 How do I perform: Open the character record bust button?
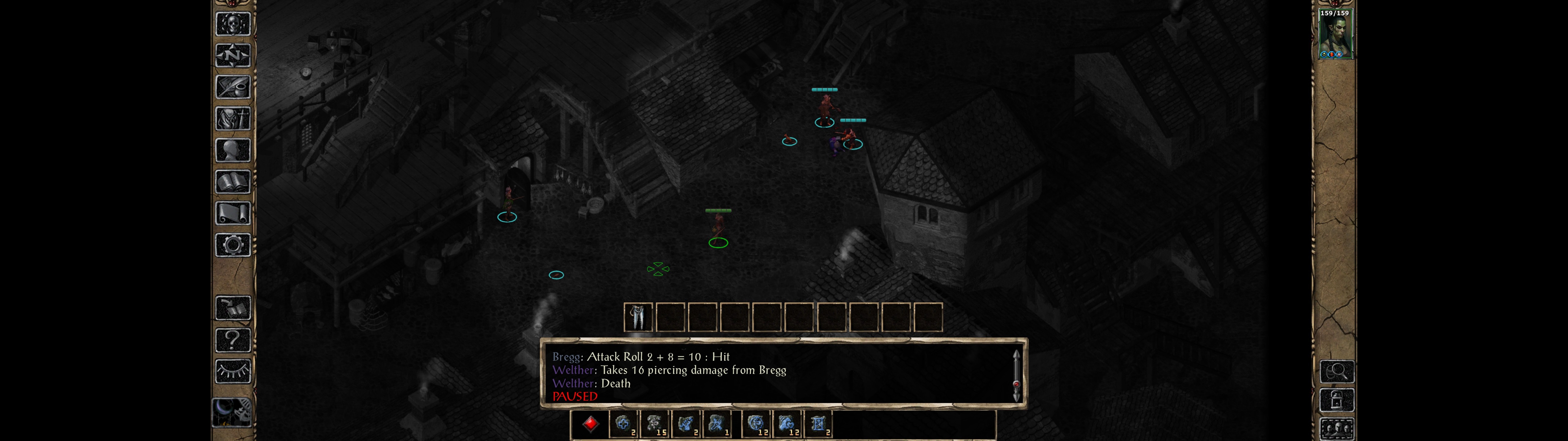232,150
